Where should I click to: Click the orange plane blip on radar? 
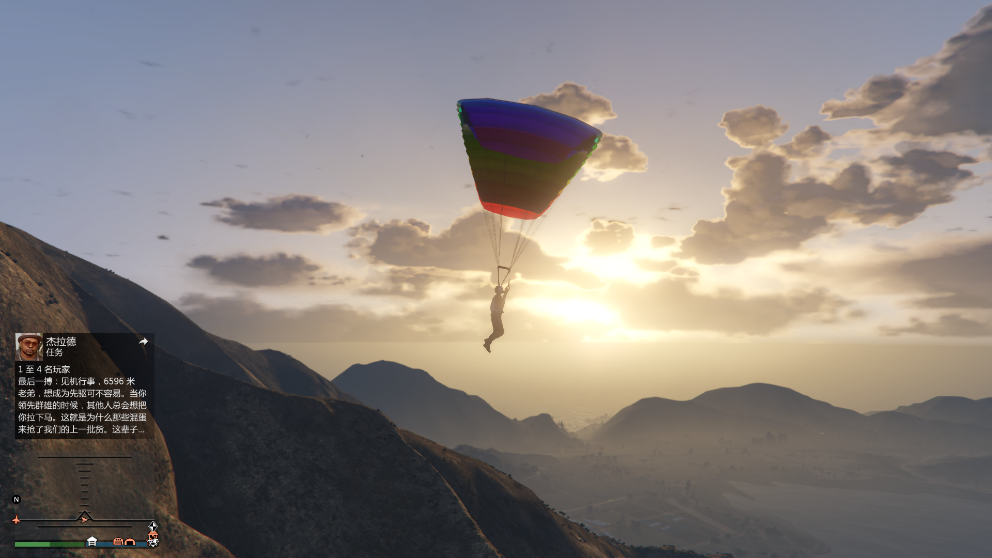[16, 520]
